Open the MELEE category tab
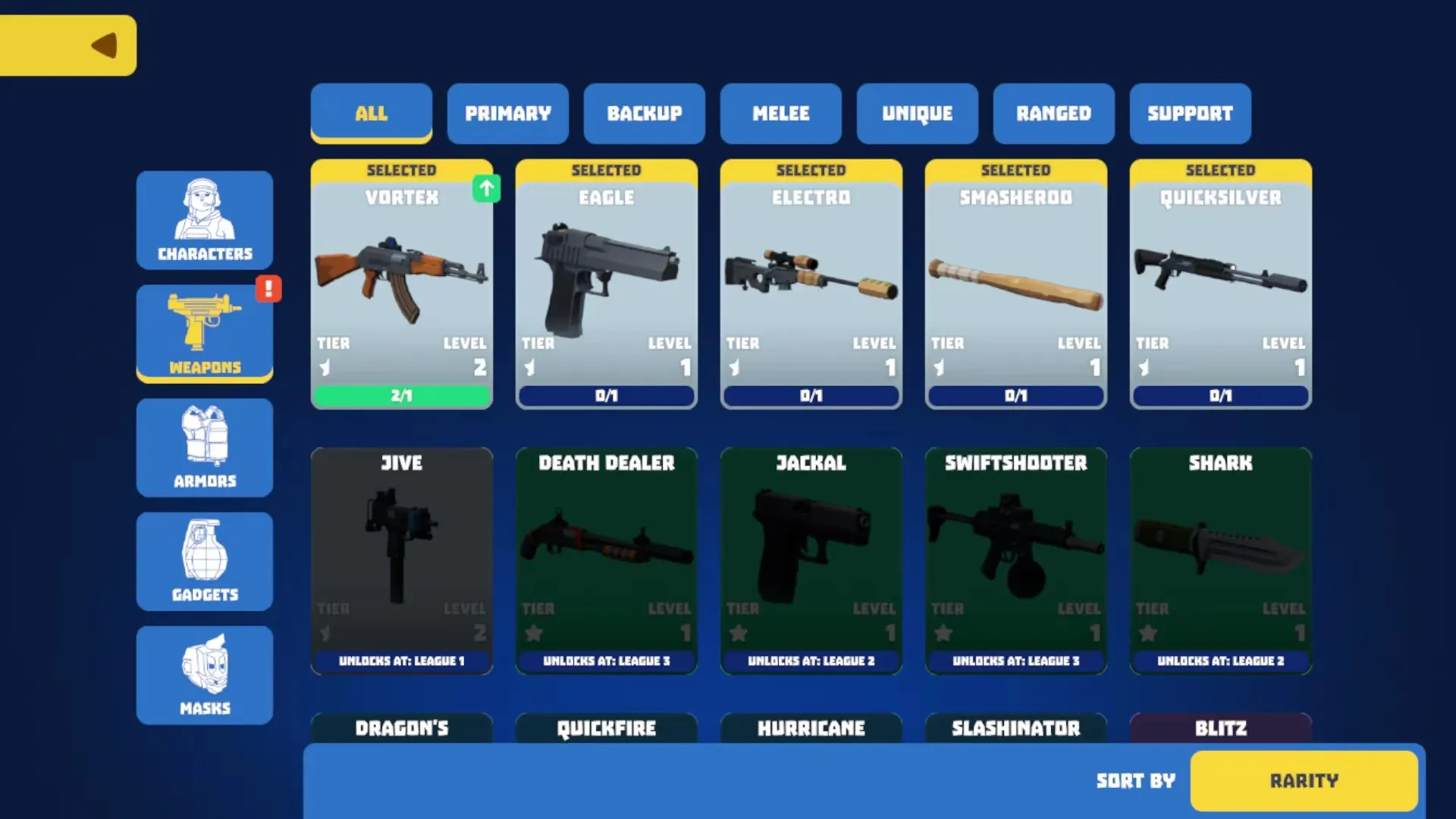 (780, 114)
